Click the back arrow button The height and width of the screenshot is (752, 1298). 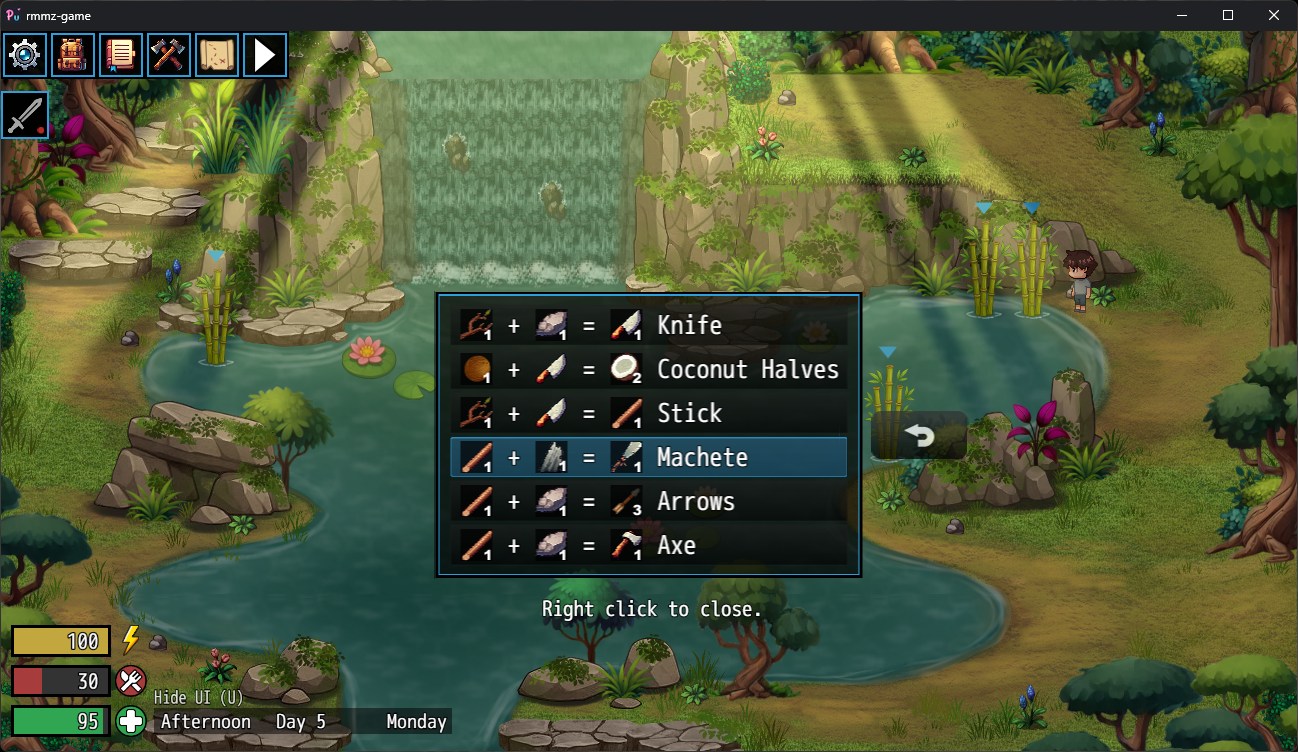(919, 436)
